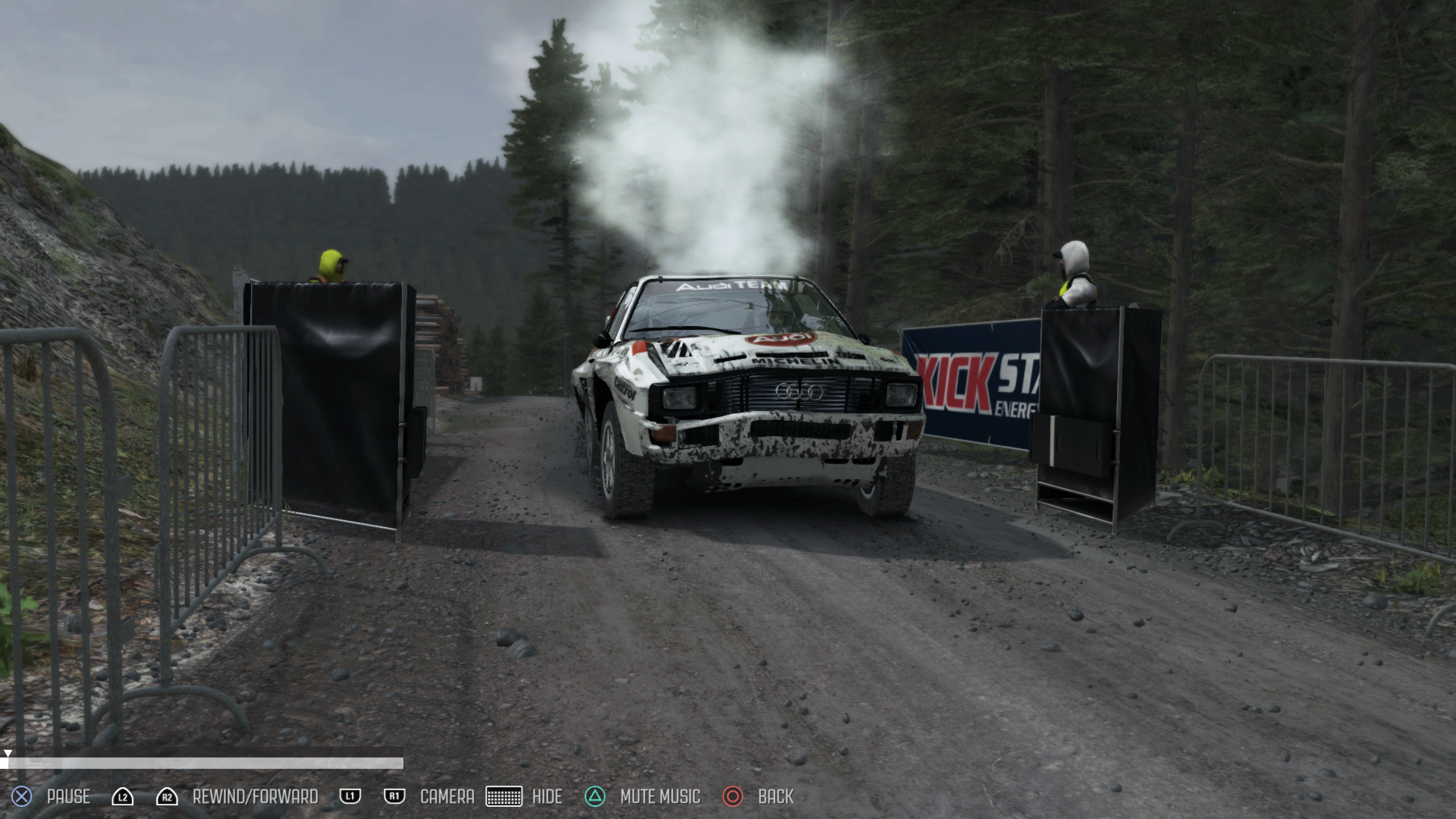Screen dimensions: 1456x819
Task: Click the red circle icon beside BACK
Action: tap(733, 797)
